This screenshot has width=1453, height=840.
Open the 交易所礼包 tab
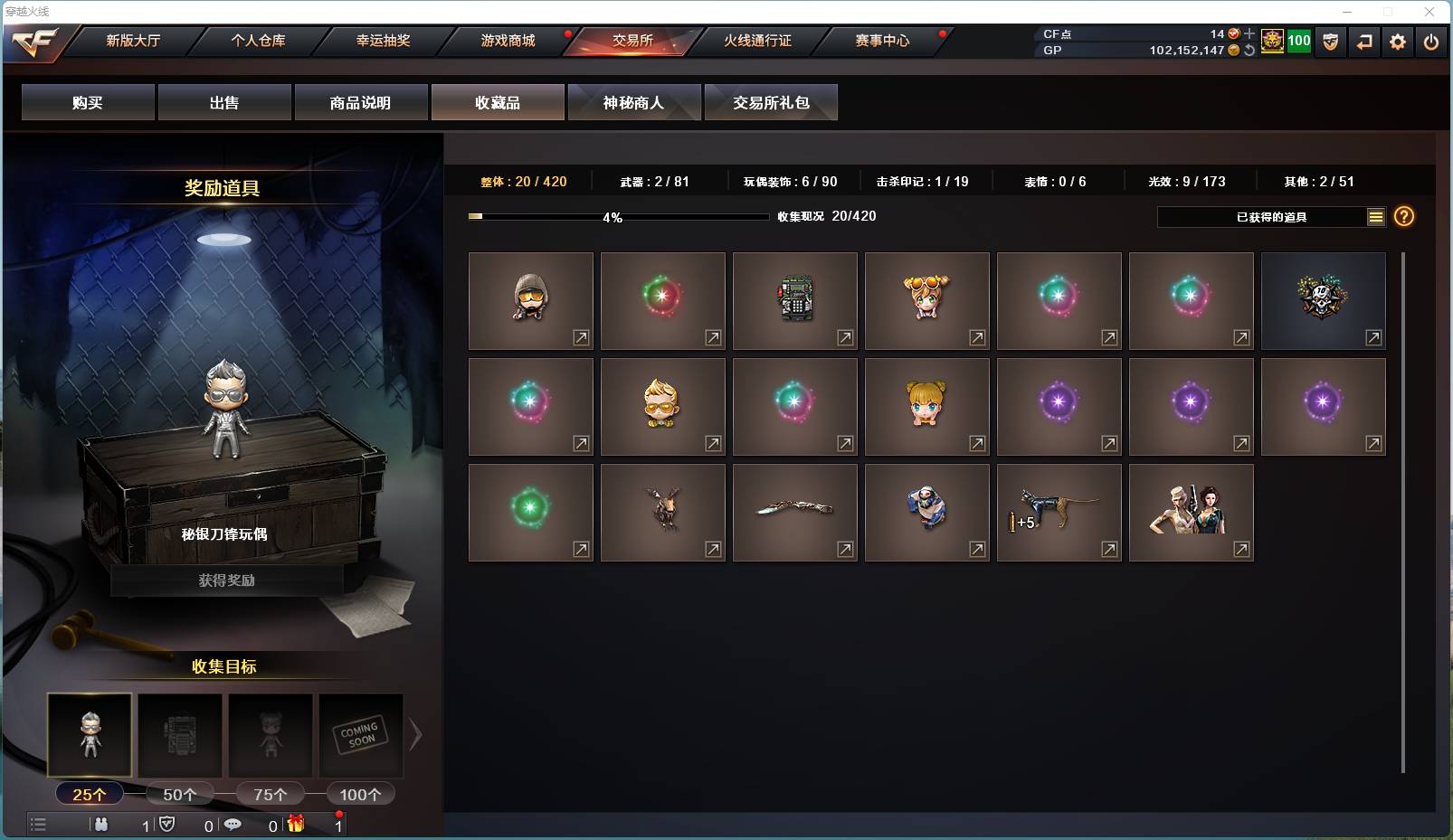pos(772,102)
